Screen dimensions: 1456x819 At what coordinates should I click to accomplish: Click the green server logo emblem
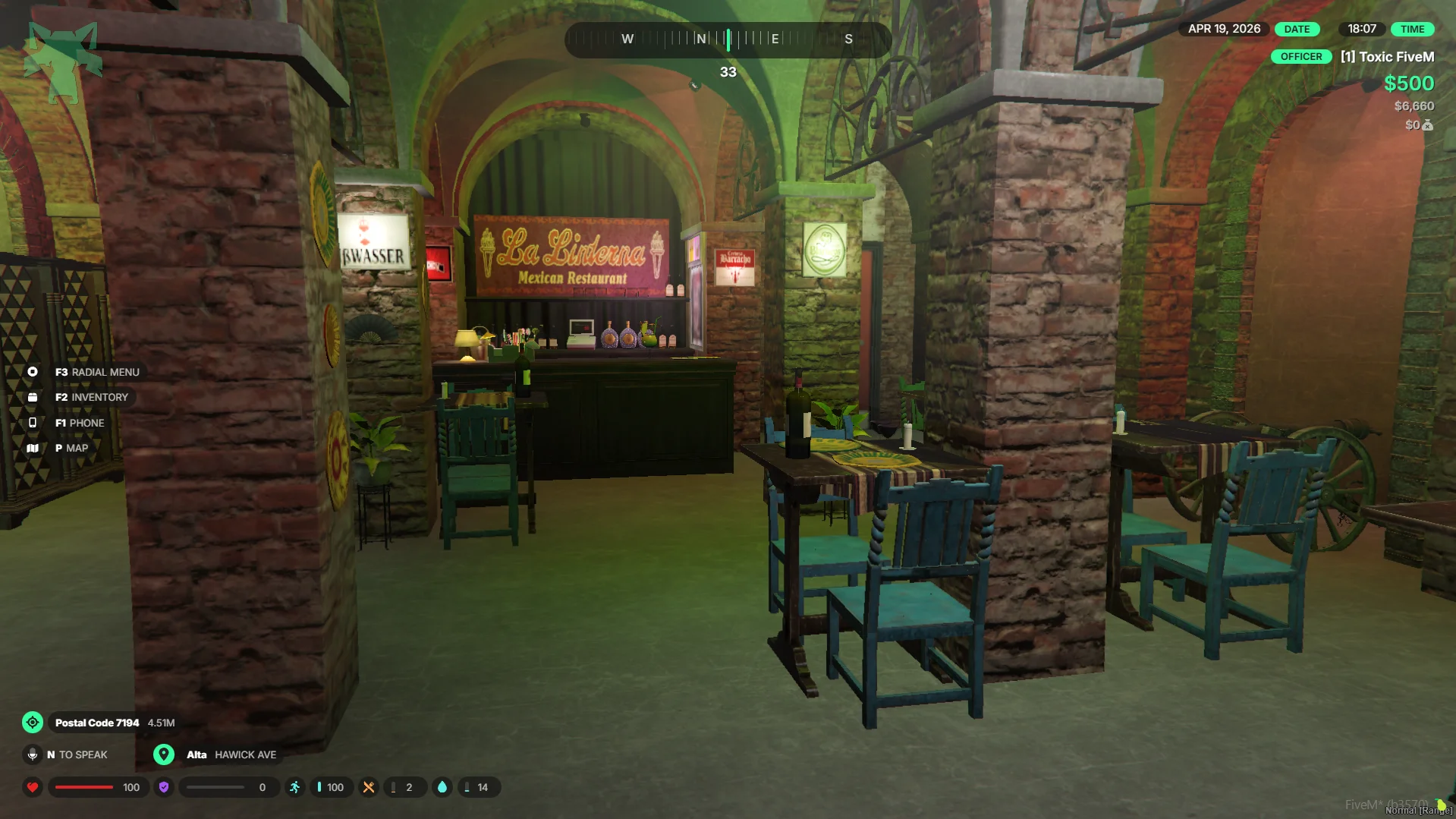[x=63, y=62]
